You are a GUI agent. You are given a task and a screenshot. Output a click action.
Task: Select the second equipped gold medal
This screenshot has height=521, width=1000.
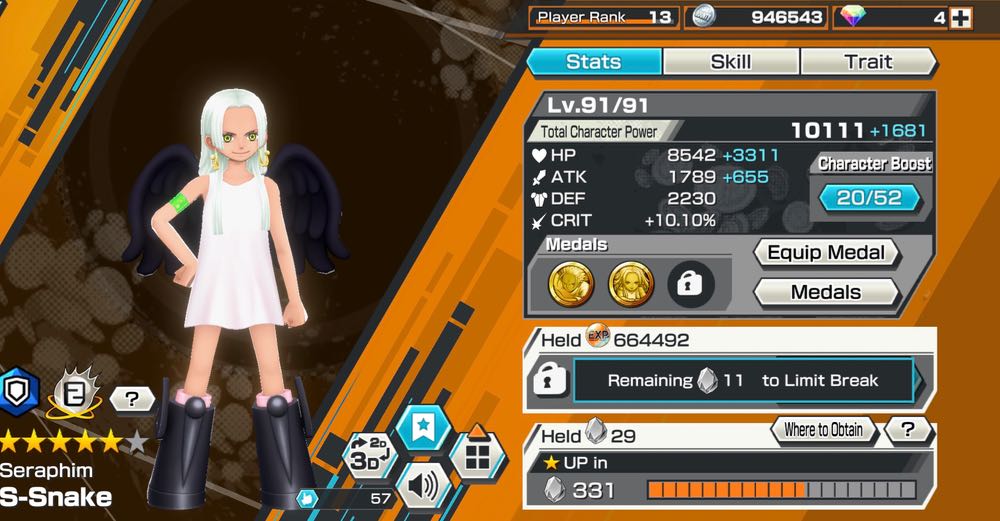point(630,284)
